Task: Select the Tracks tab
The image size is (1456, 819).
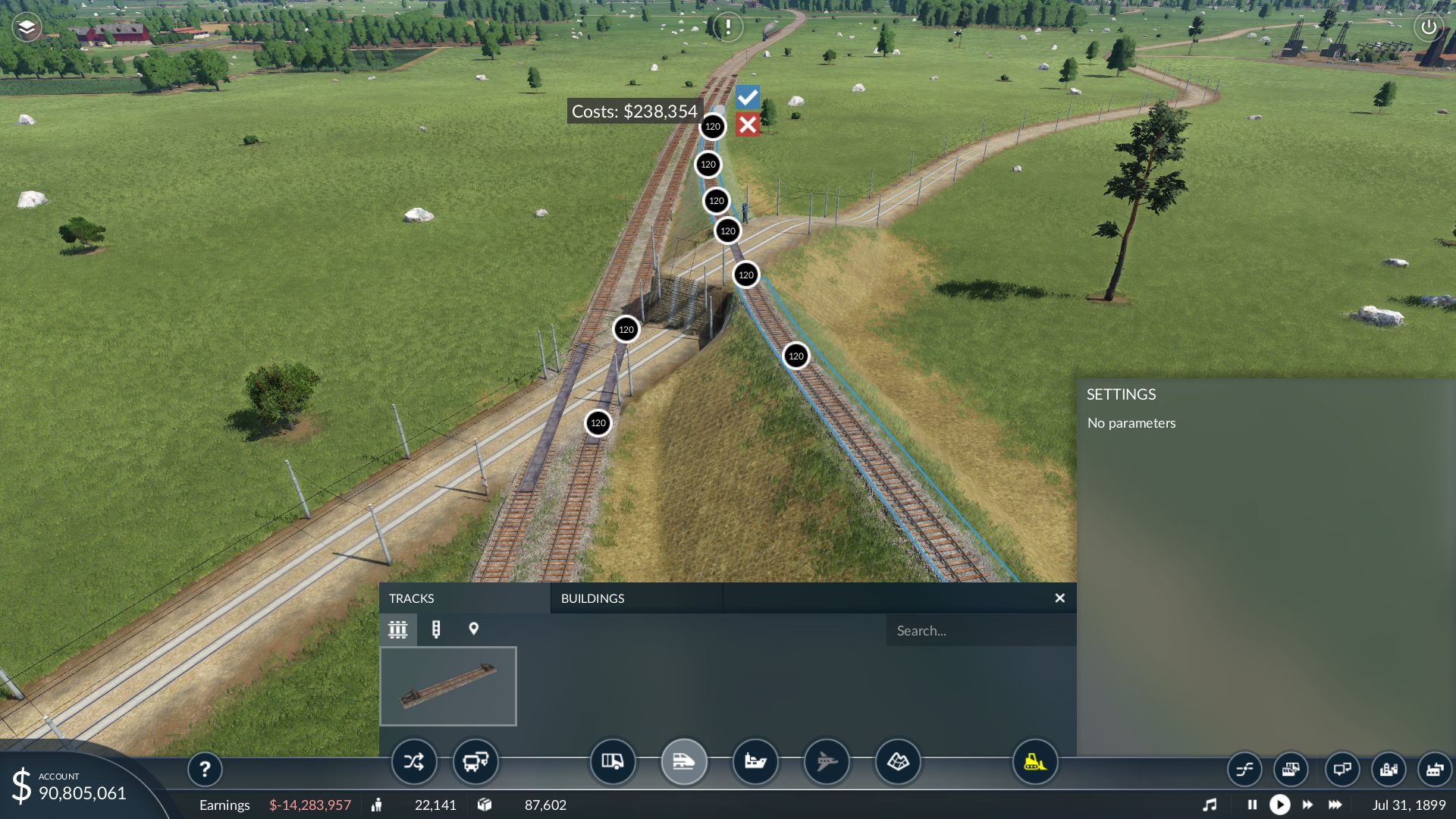Action: (412, 598)
